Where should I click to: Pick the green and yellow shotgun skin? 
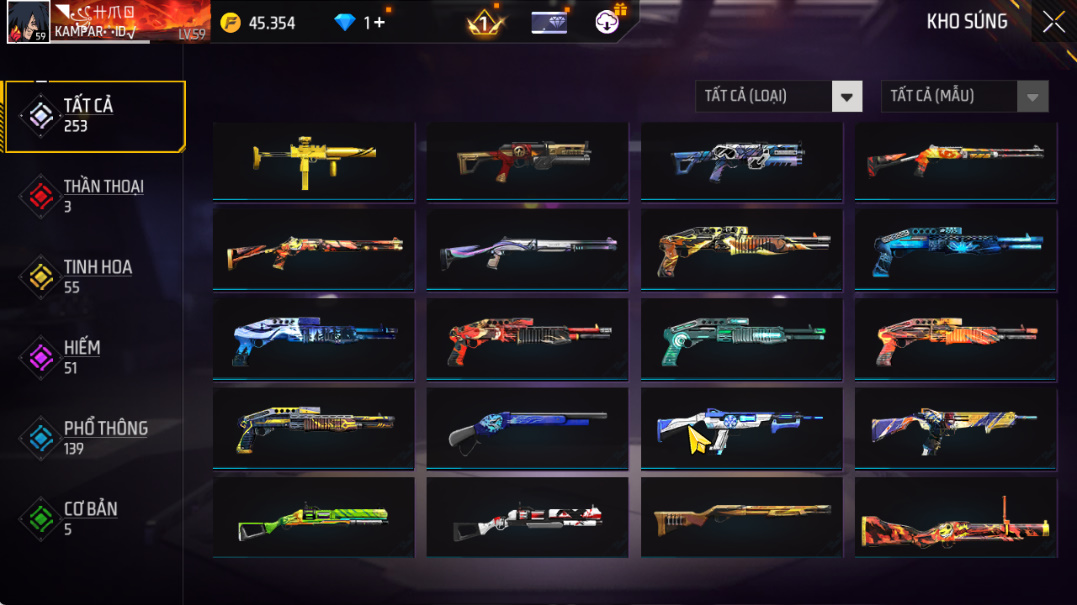pos(313,519)
